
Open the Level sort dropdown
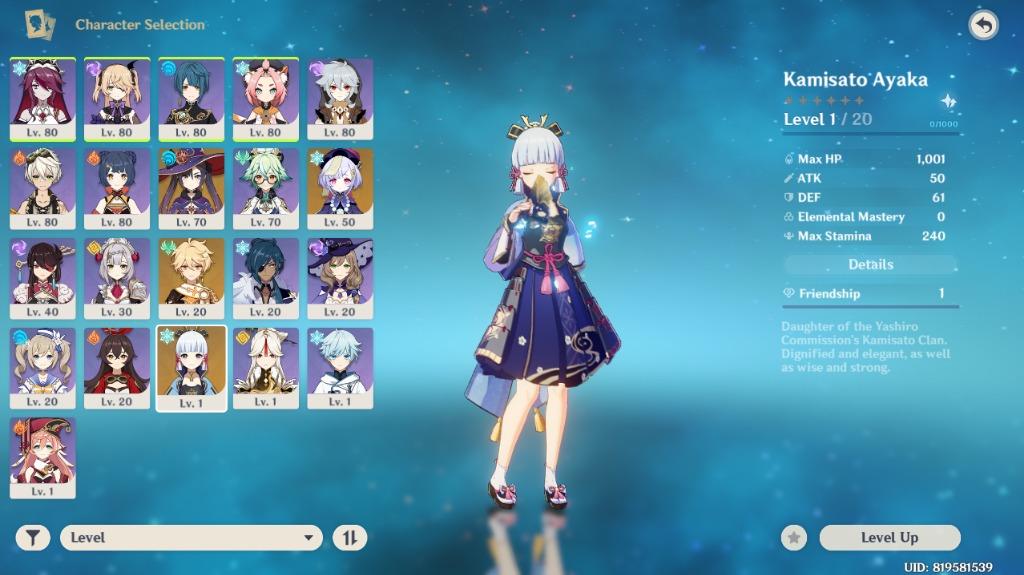point(191,538)
